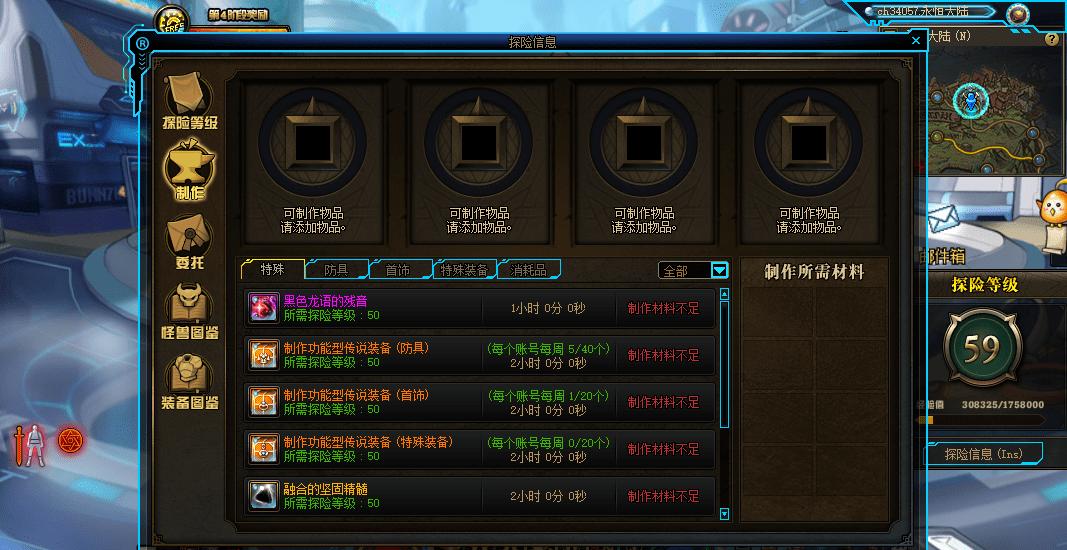Select the 特殊装备 tab
Image resolution: width=1067 pixels, height=550 pixels.
[x=465, y=270]
